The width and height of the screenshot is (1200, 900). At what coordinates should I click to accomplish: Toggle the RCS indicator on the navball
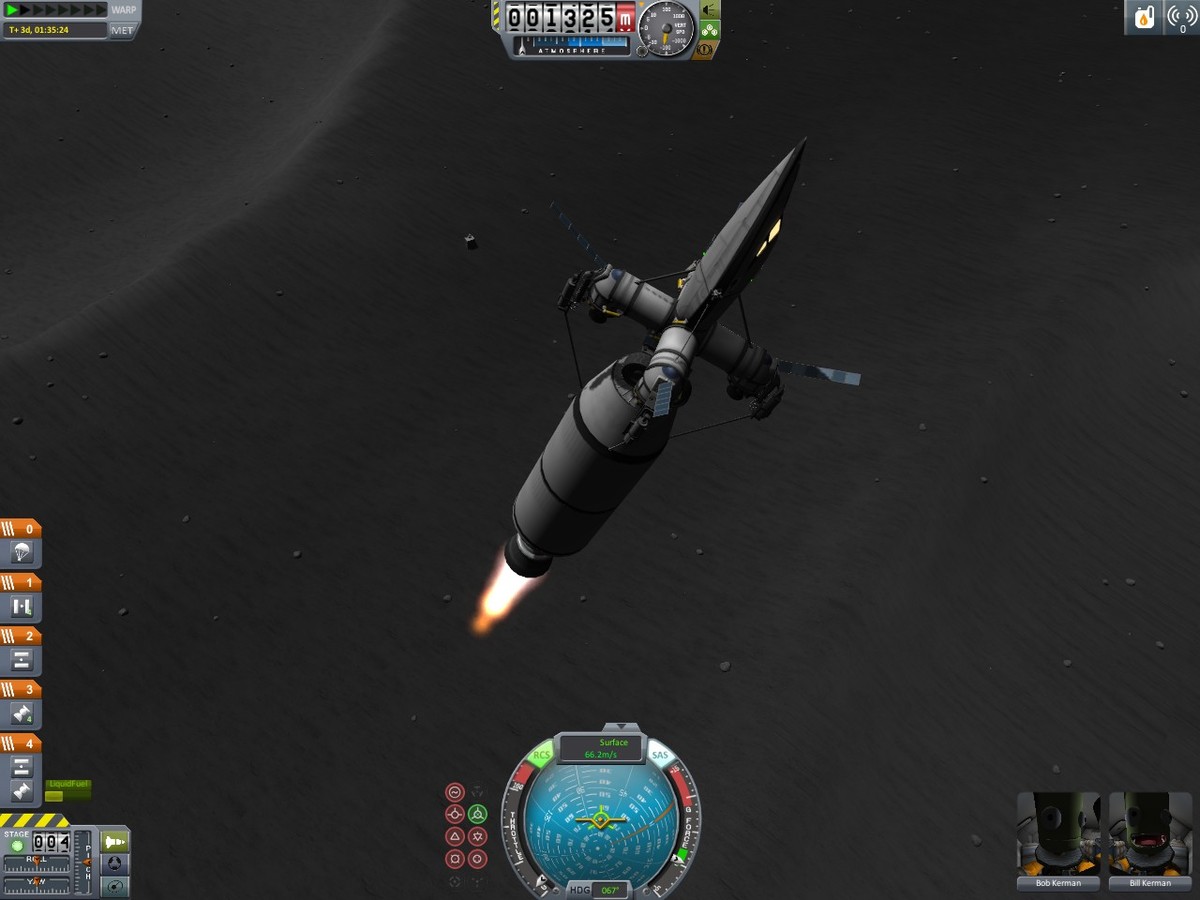[541, 756]
